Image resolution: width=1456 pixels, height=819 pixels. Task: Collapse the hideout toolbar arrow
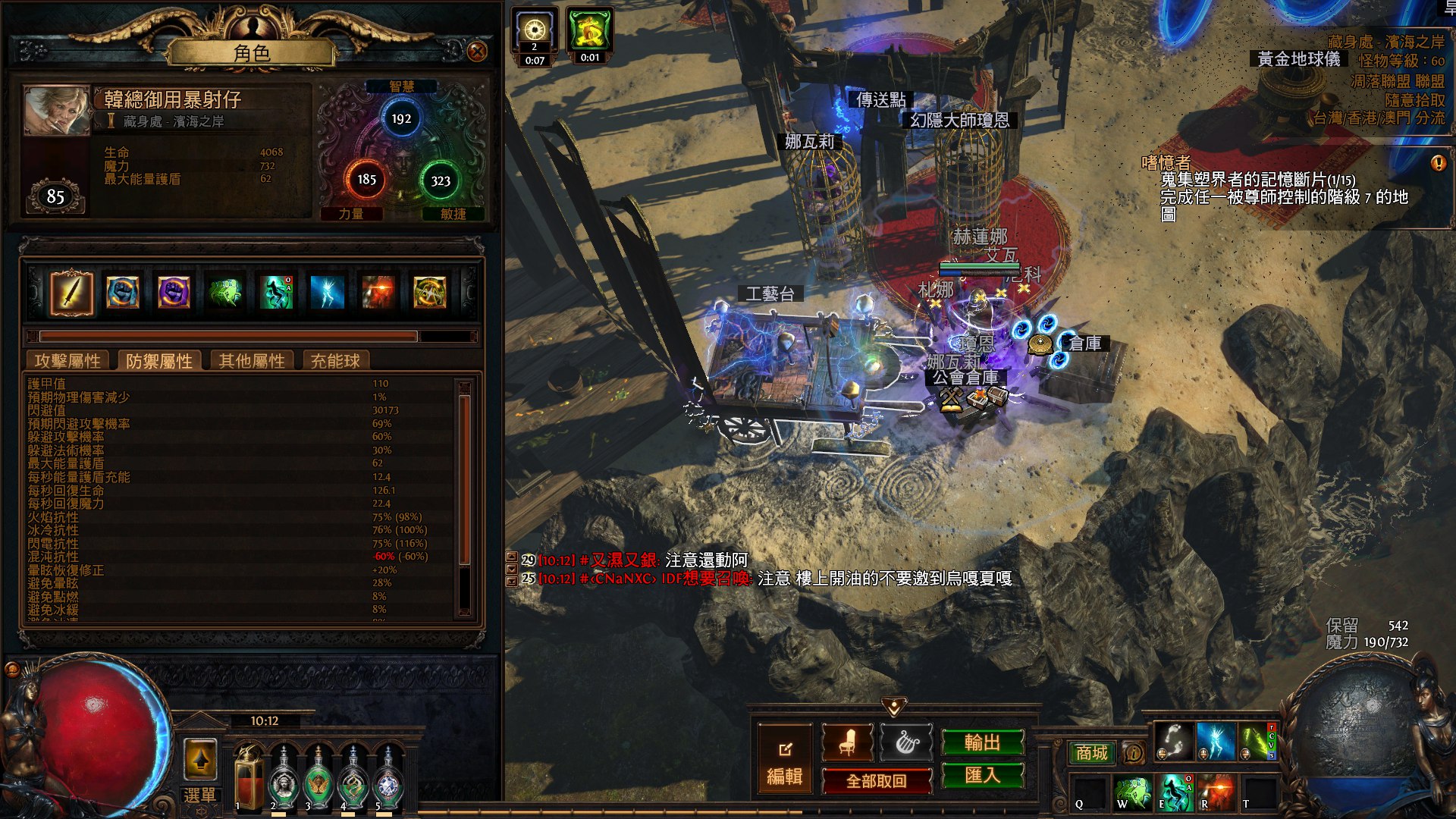click(894, 707)
